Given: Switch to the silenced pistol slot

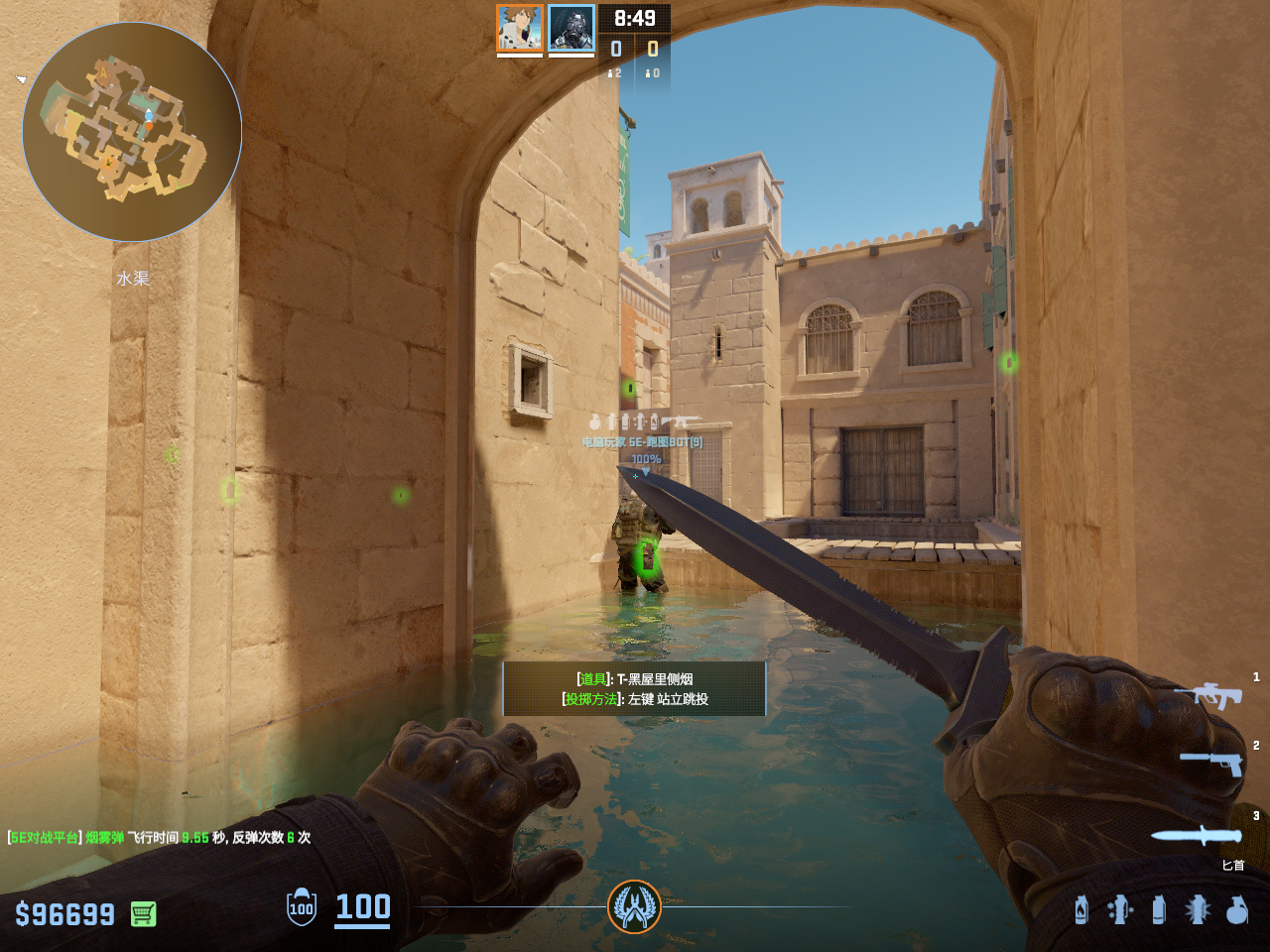Looking at the screenshot, I should (x=1210, y=763).
